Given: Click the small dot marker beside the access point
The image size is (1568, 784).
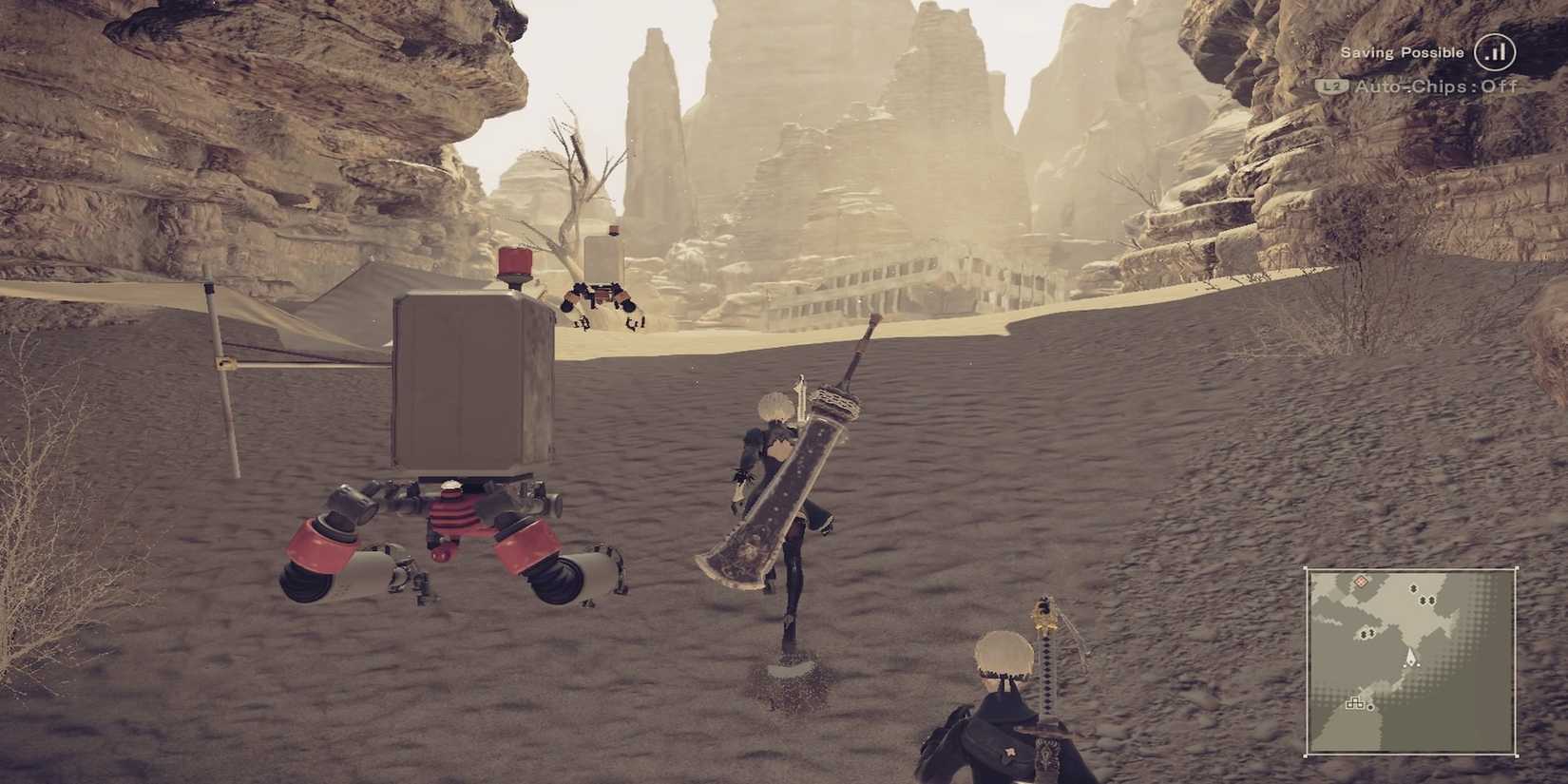Looking at the screenshot, I should click(1370, 707).
